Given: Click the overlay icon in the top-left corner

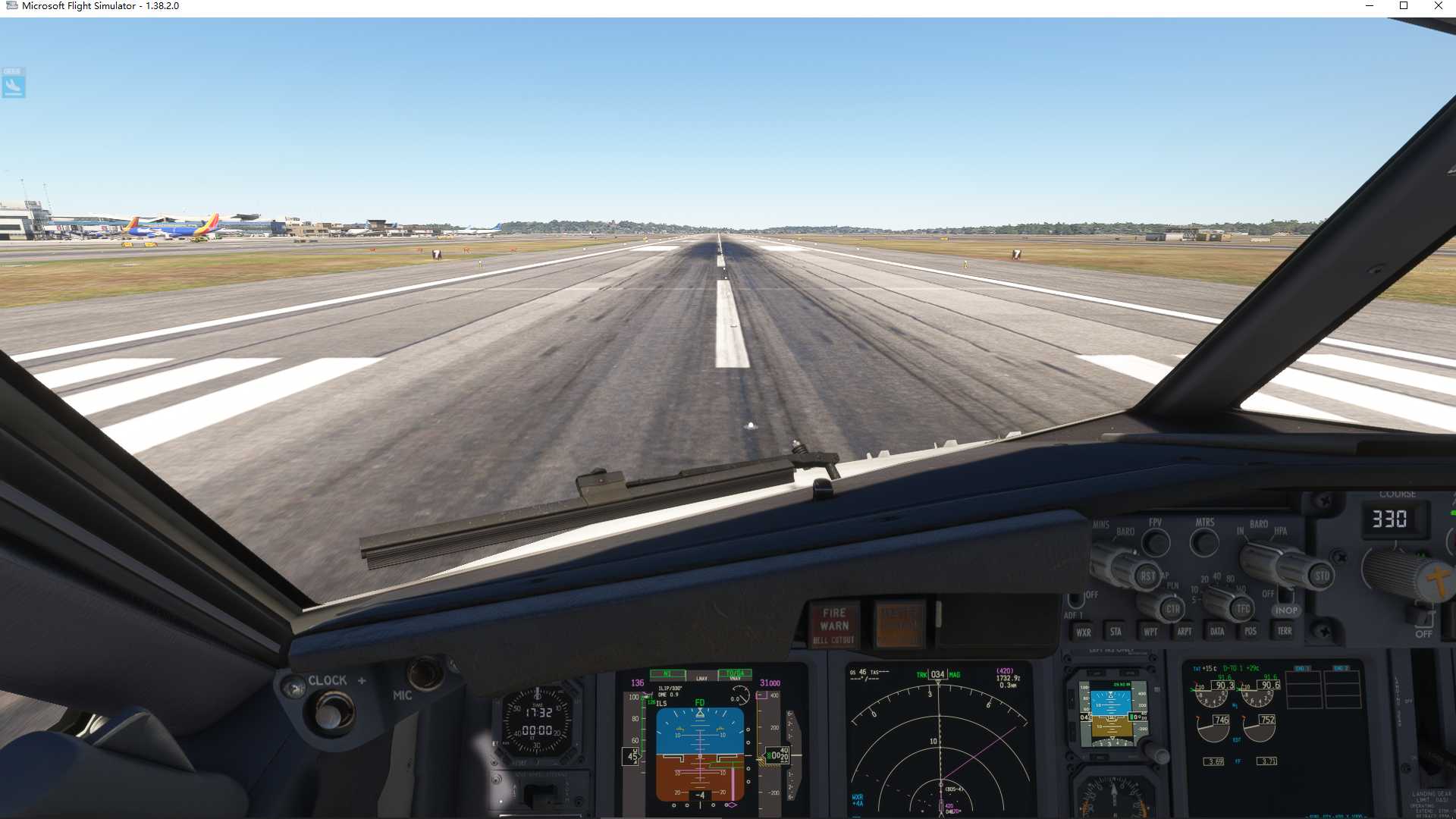Looking at the screenshot, I should click(x=13, y=85).
